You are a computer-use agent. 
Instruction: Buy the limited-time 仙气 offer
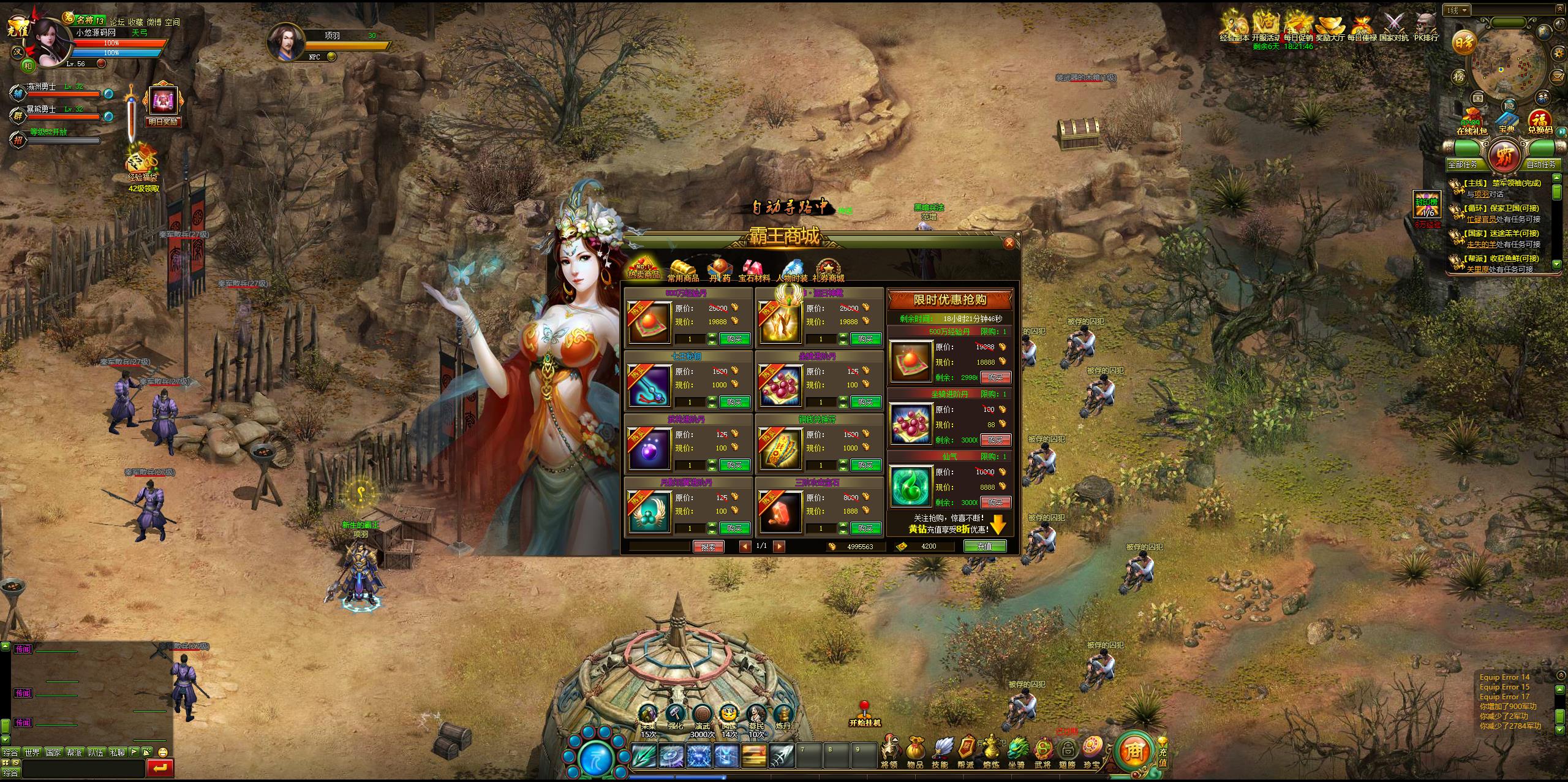pyautogui.click(x=995, y=503)
